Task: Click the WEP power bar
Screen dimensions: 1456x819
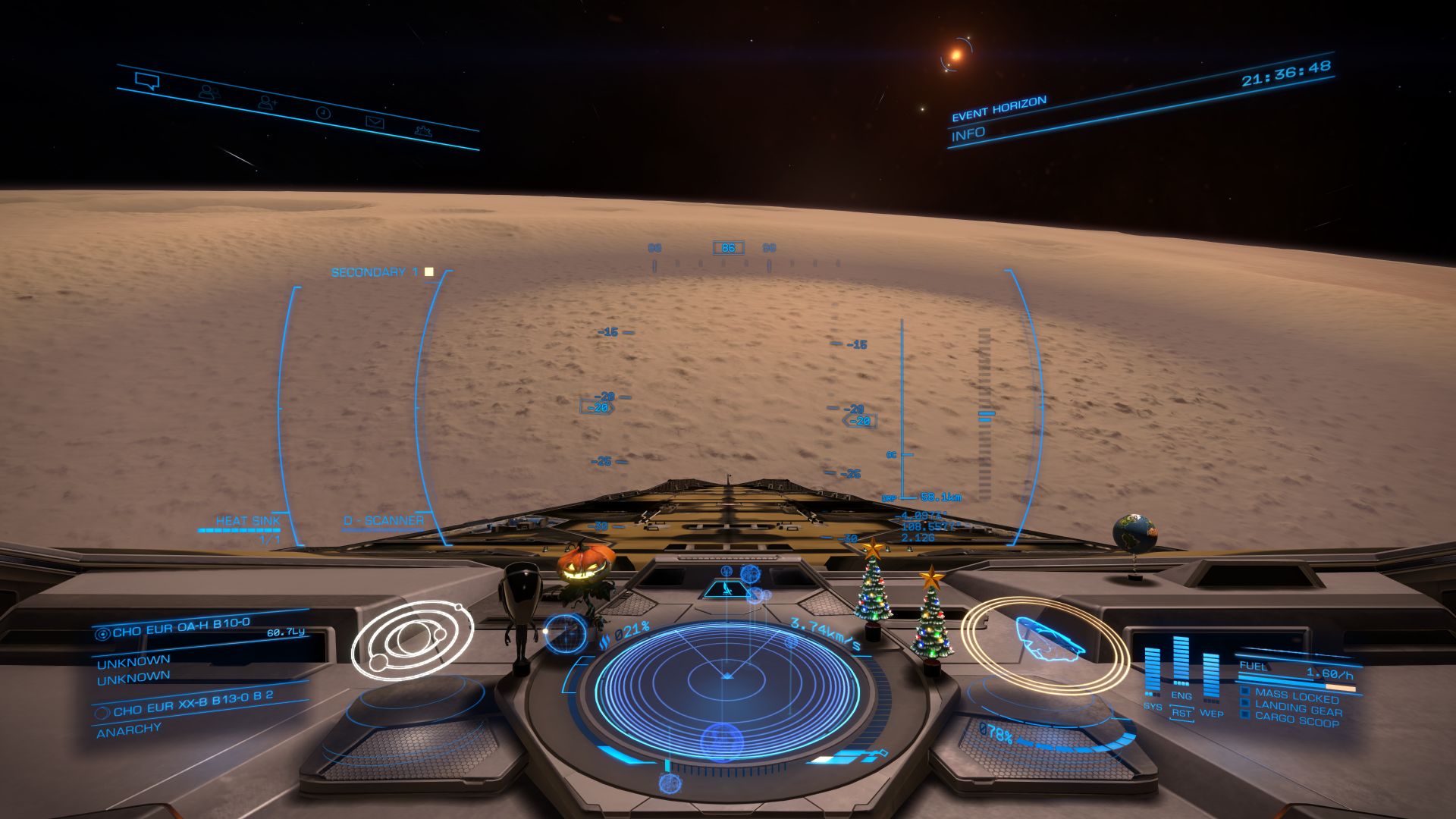Action: pyautogui.click(x=1211, y=677)
